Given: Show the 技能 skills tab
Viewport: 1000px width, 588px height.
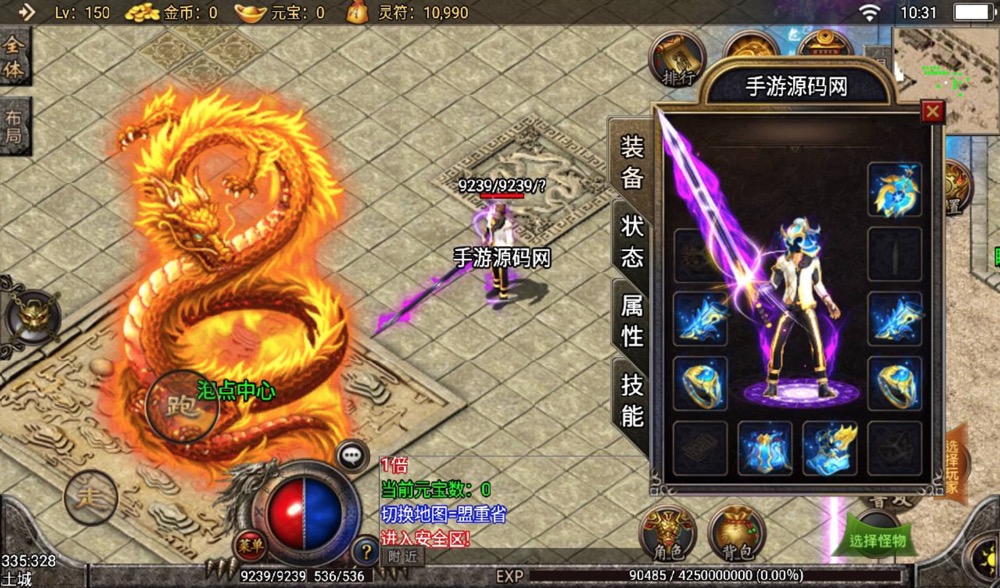Looking at the screenshot, I should click(x=632, y=399).
